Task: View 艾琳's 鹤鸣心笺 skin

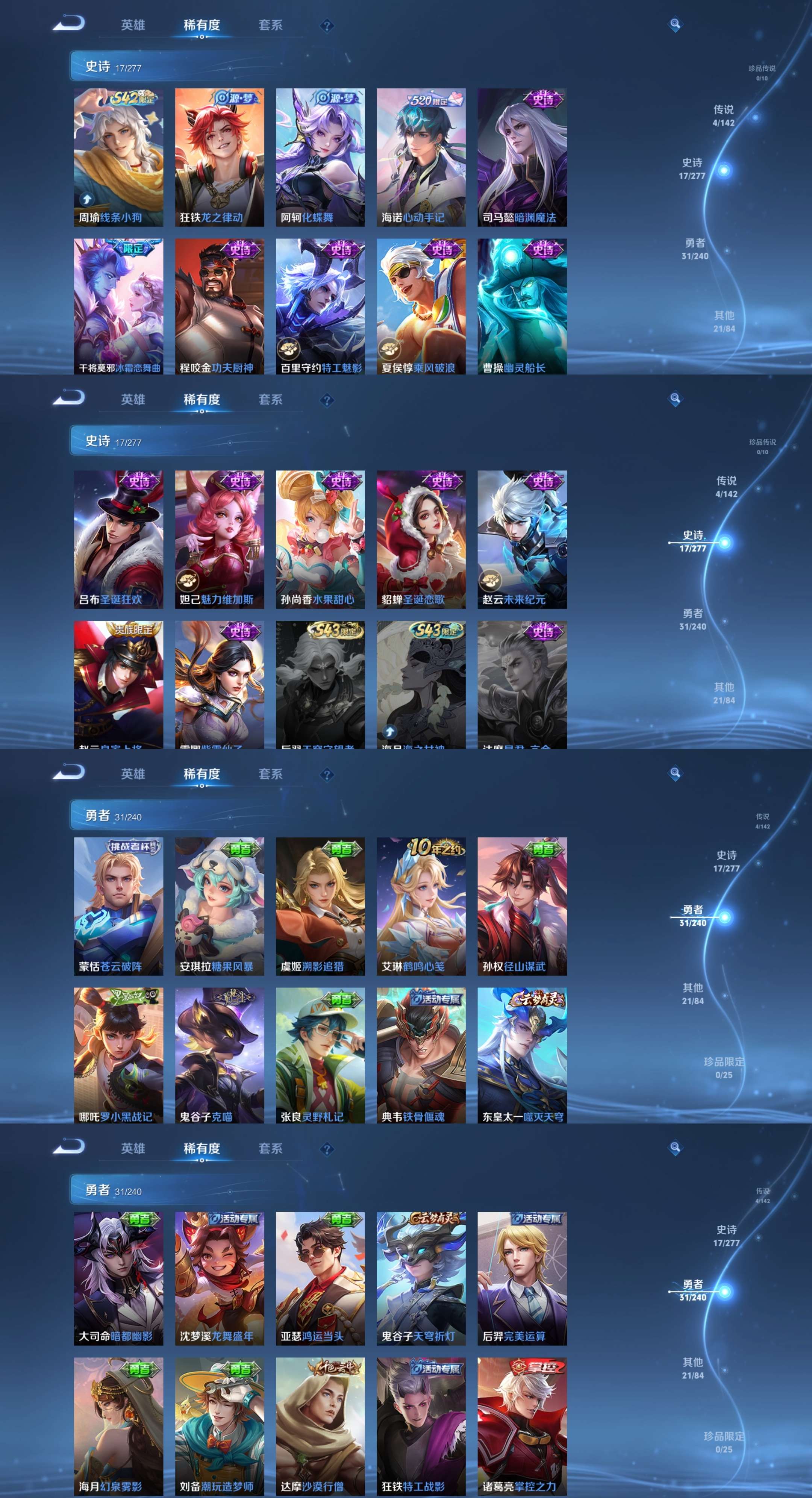Action: (421, 906)
